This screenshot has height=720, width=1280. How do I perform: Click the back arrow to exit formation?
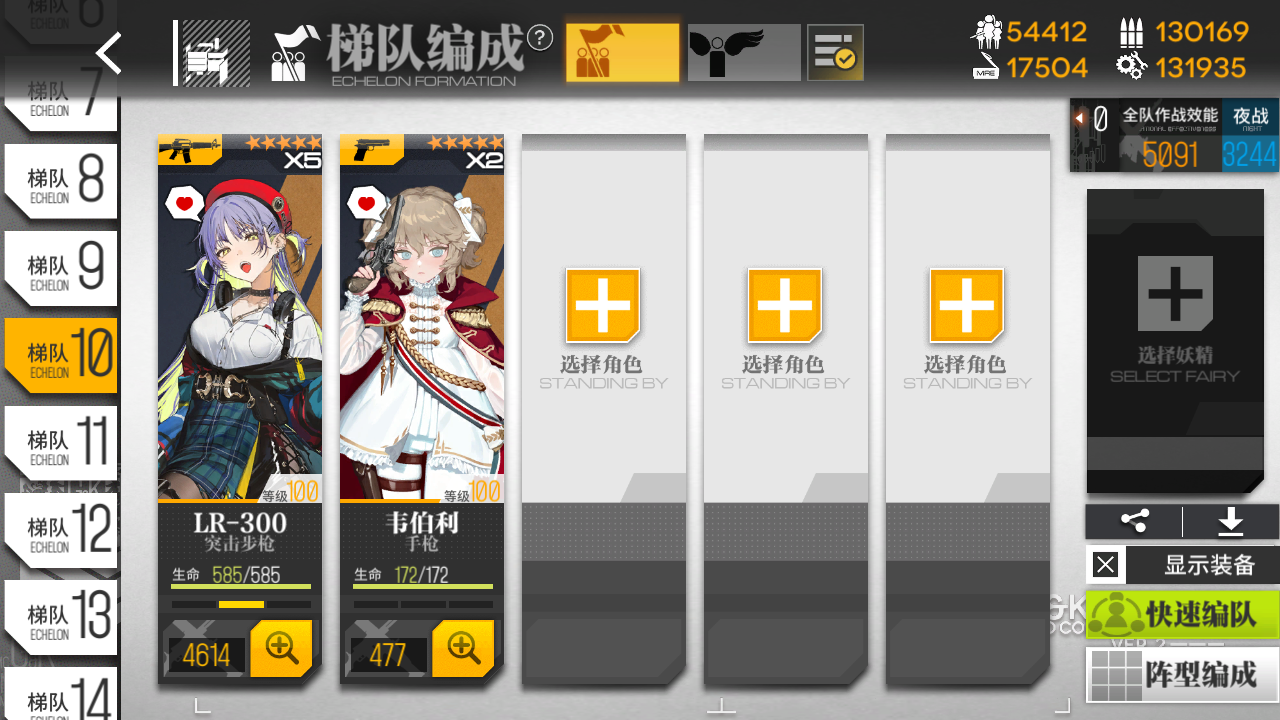(108, 54)
